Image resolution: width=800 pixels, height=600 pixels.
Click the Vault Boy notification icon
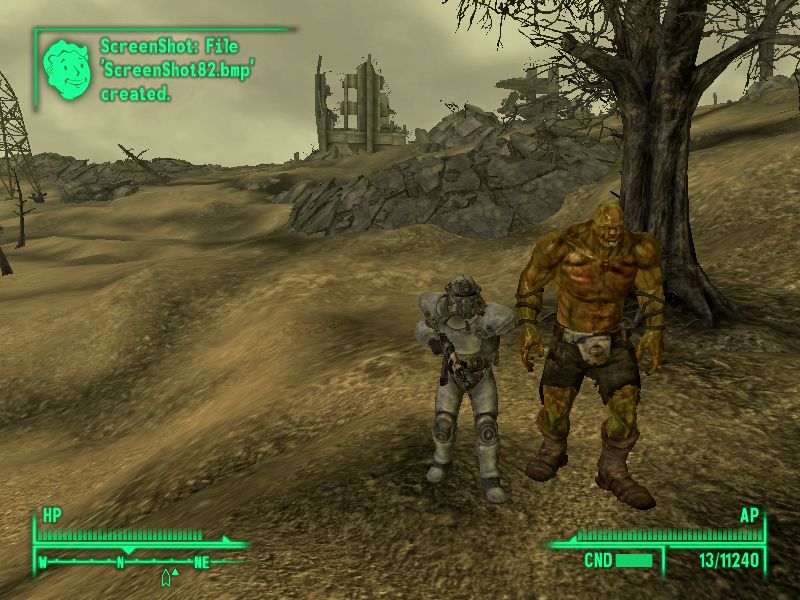point(66,66)
